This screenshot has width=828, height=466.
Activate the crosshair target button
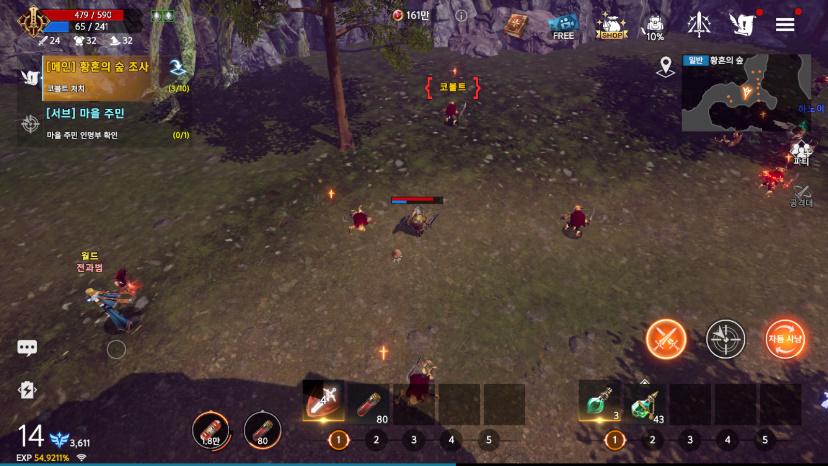click(726, 340)
